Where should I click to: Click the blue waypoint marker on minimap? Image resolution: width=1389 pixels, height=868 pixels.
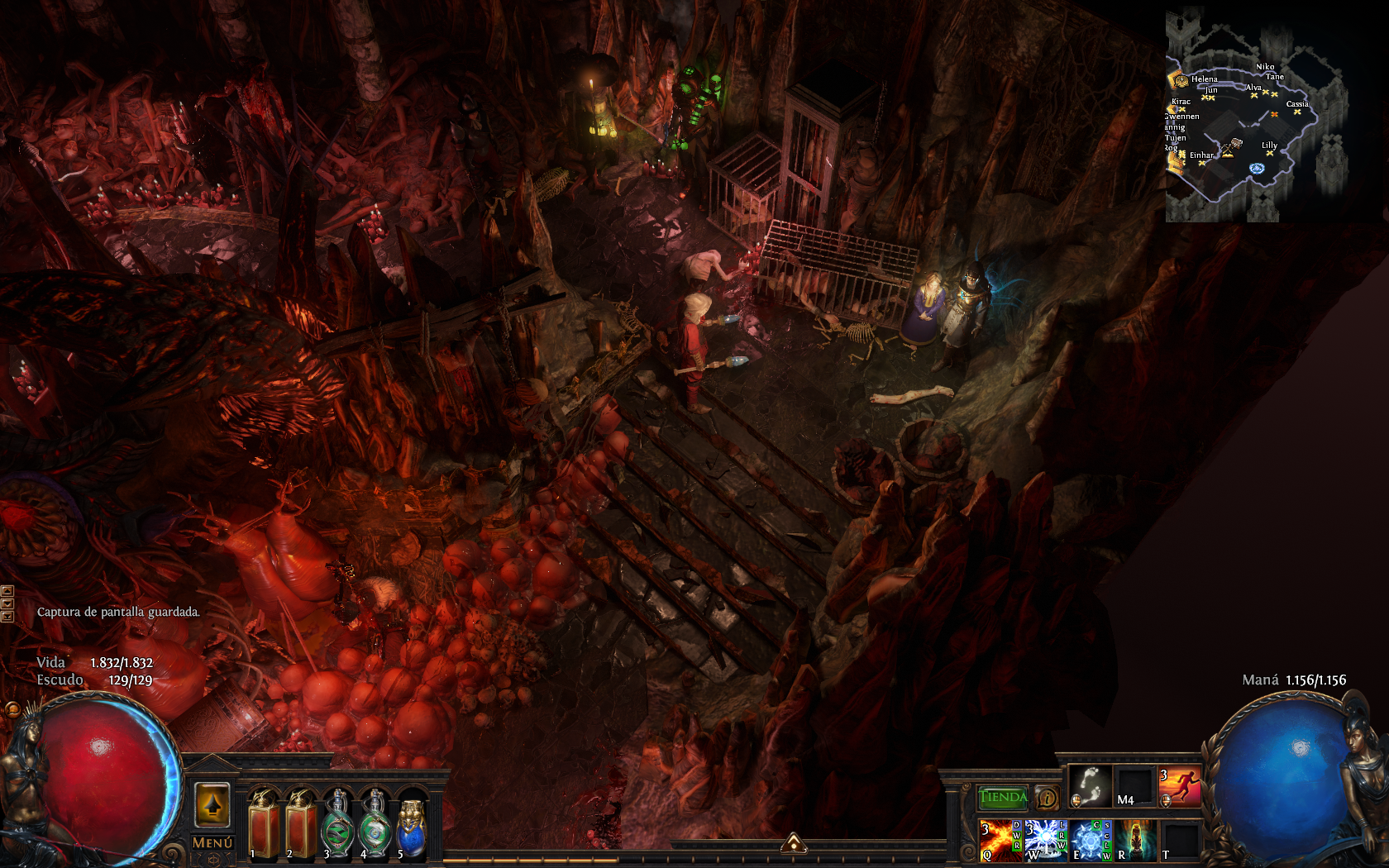[x=1257, y=169]
